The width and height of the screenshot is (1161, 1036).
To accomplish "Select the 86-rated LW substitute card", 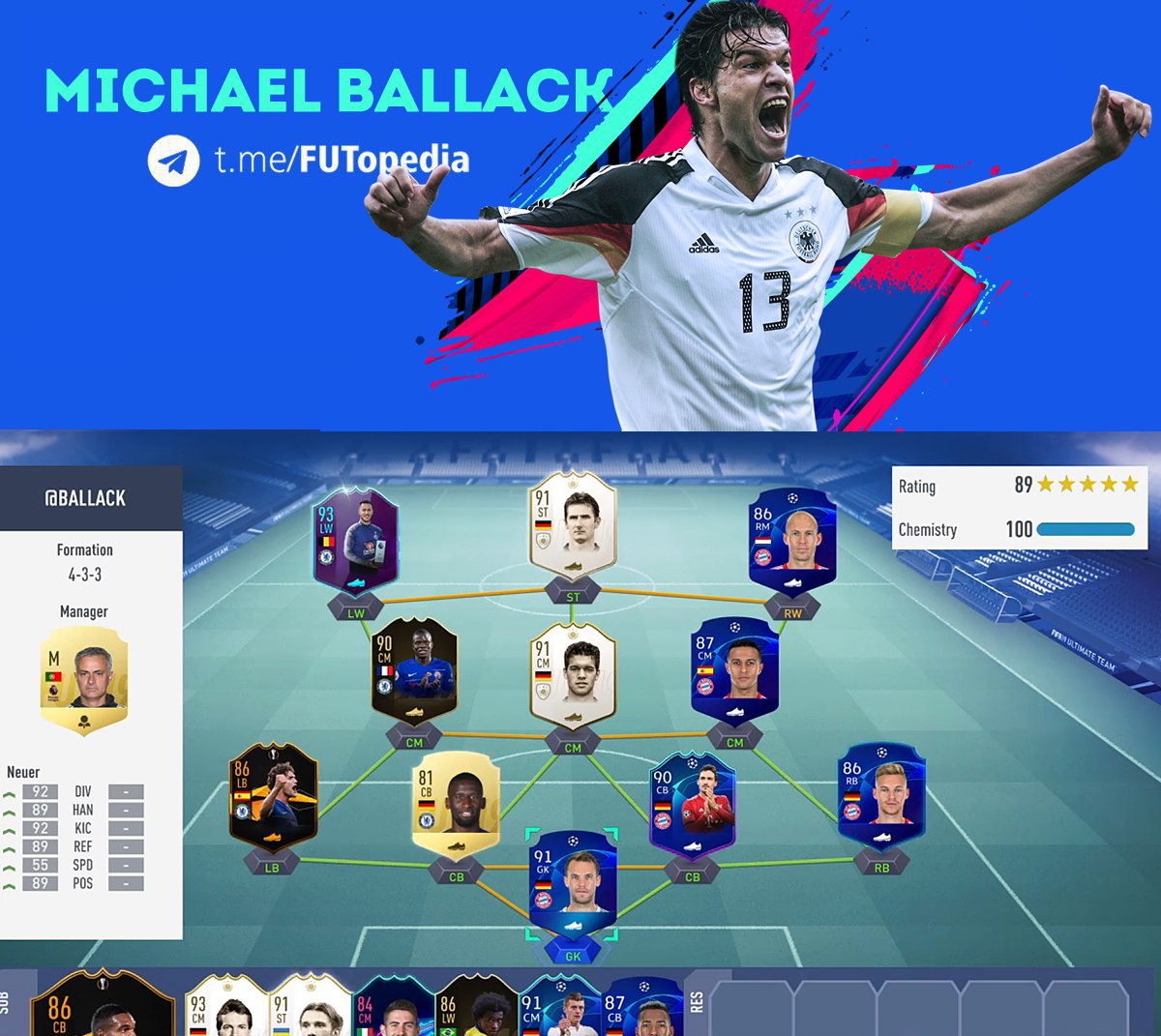I will [476, 1008].
